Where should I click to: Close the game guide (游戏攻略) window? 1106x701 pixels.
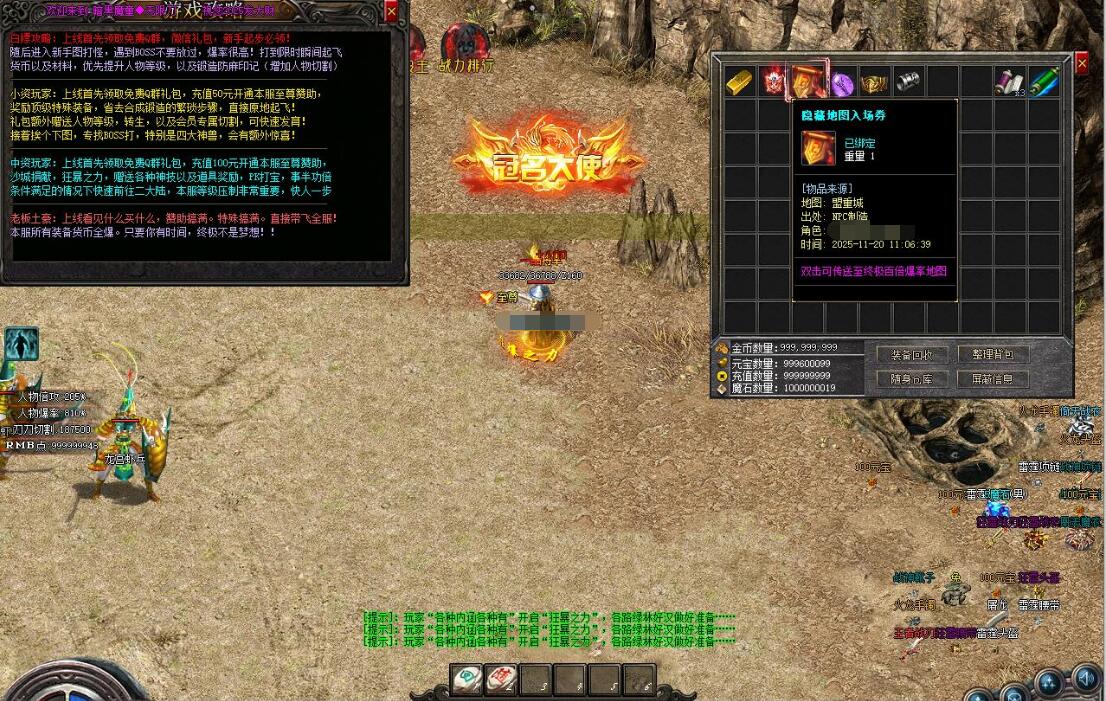point(391,11)
